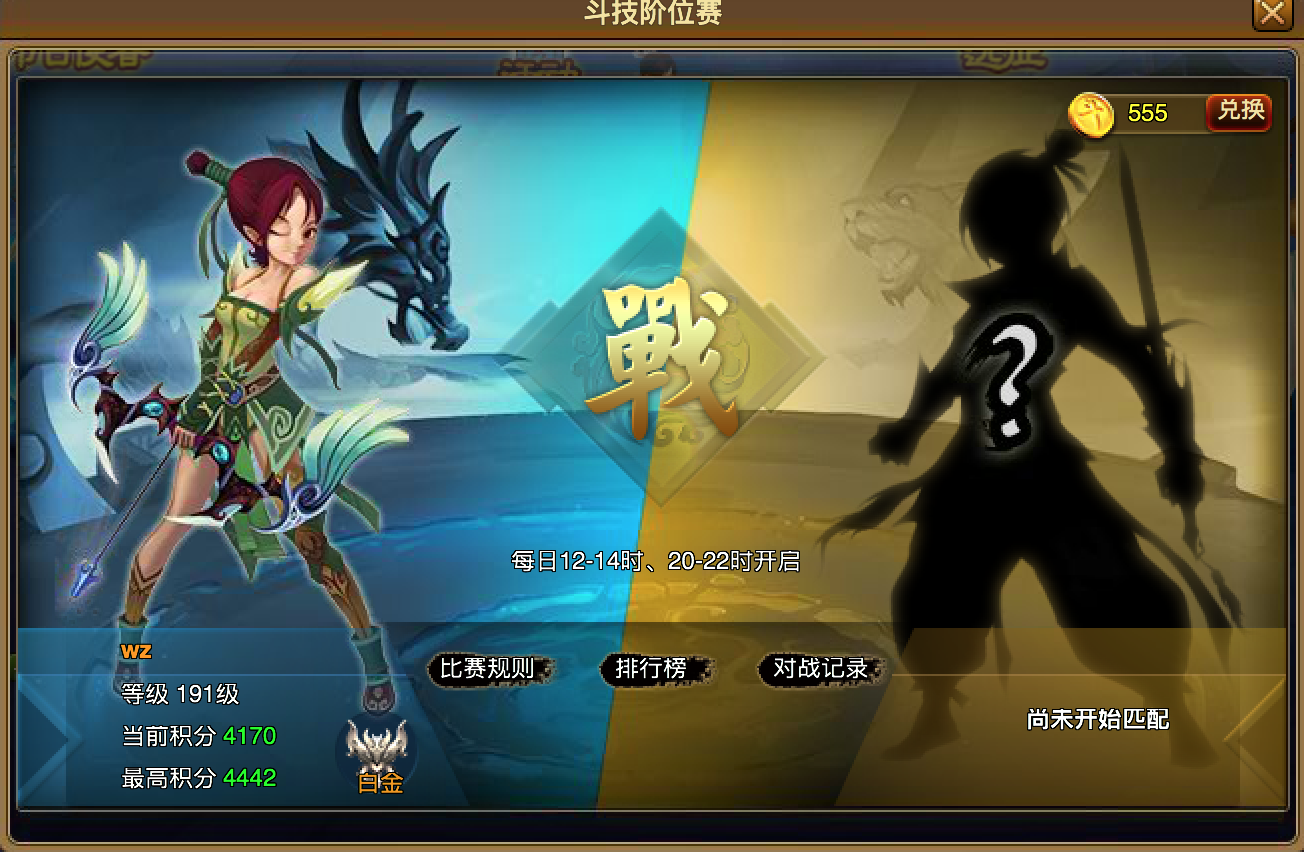View the 对战记录 battle records tab

(820, 671)
